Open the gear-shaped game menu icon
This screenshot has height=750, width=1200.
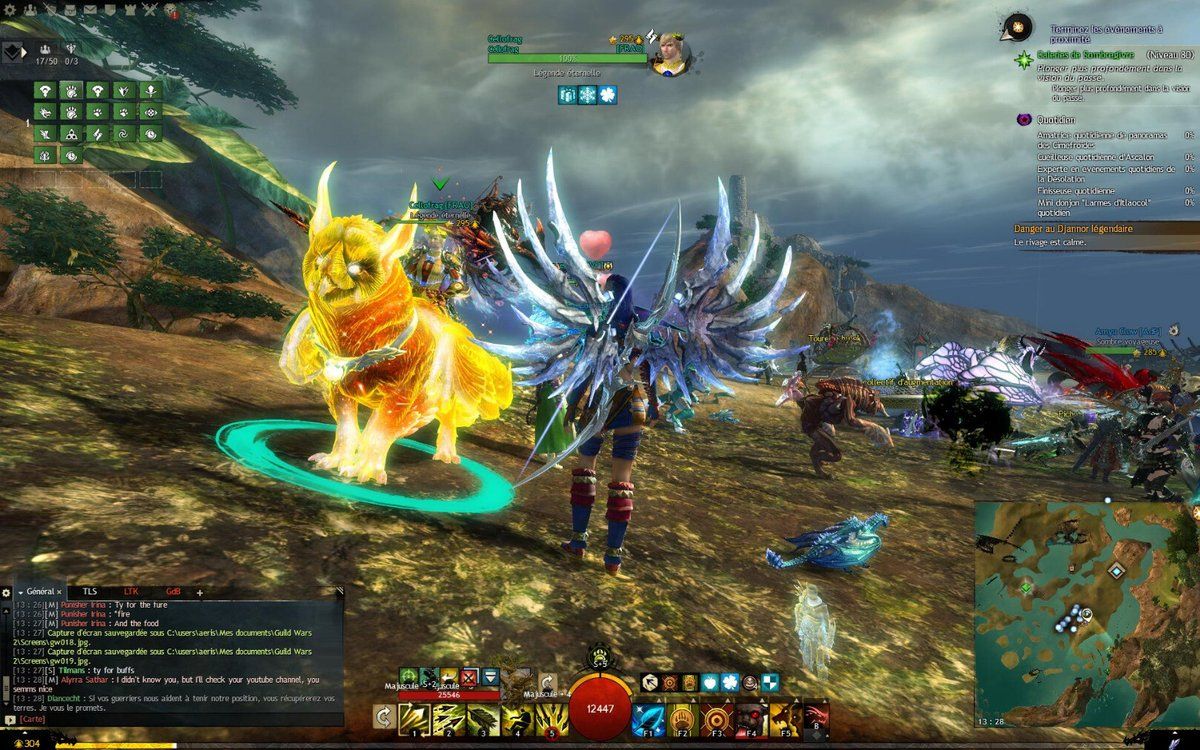tap(11, 10)
